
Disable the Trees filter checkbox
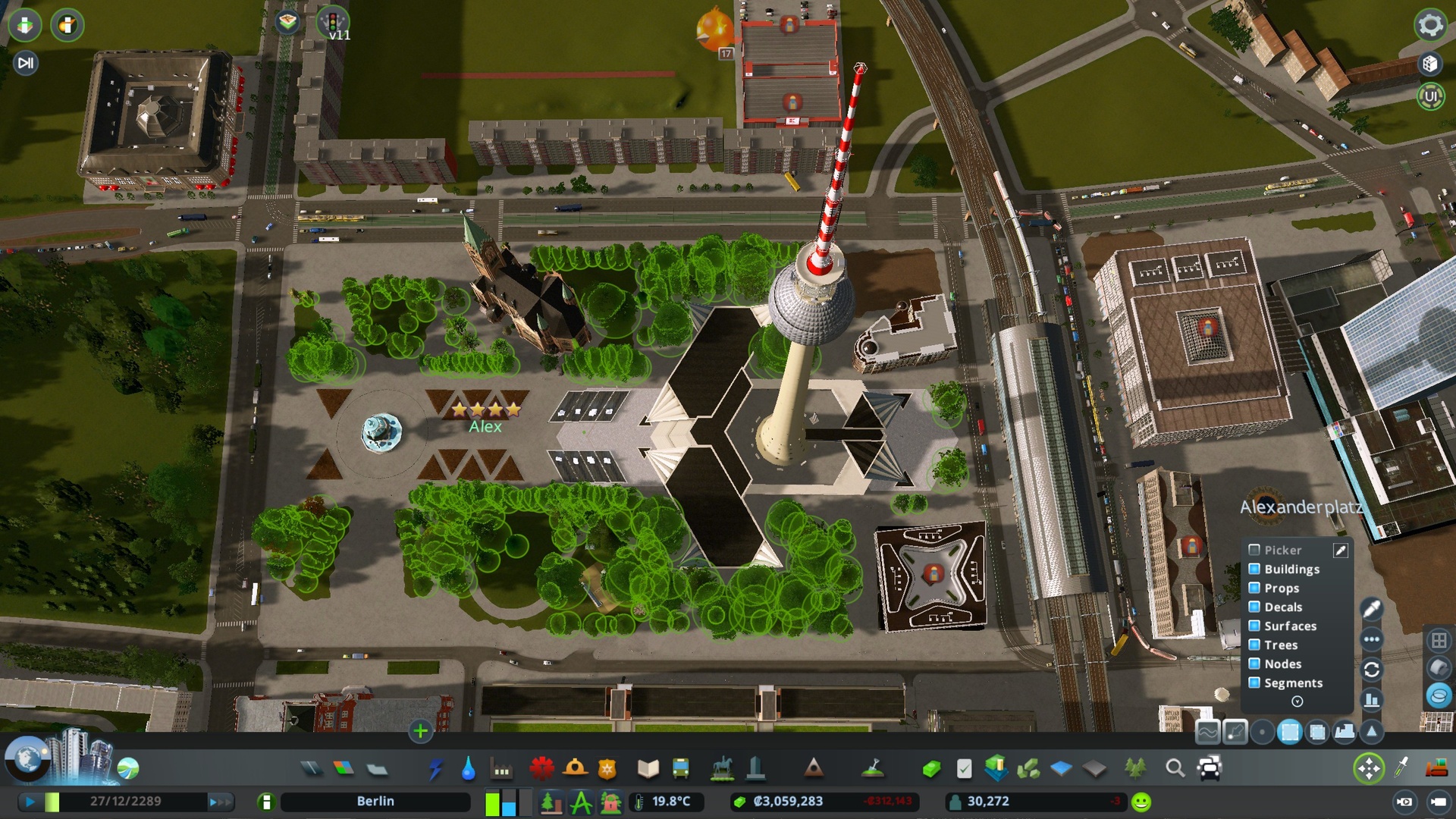click(1254, 644)
